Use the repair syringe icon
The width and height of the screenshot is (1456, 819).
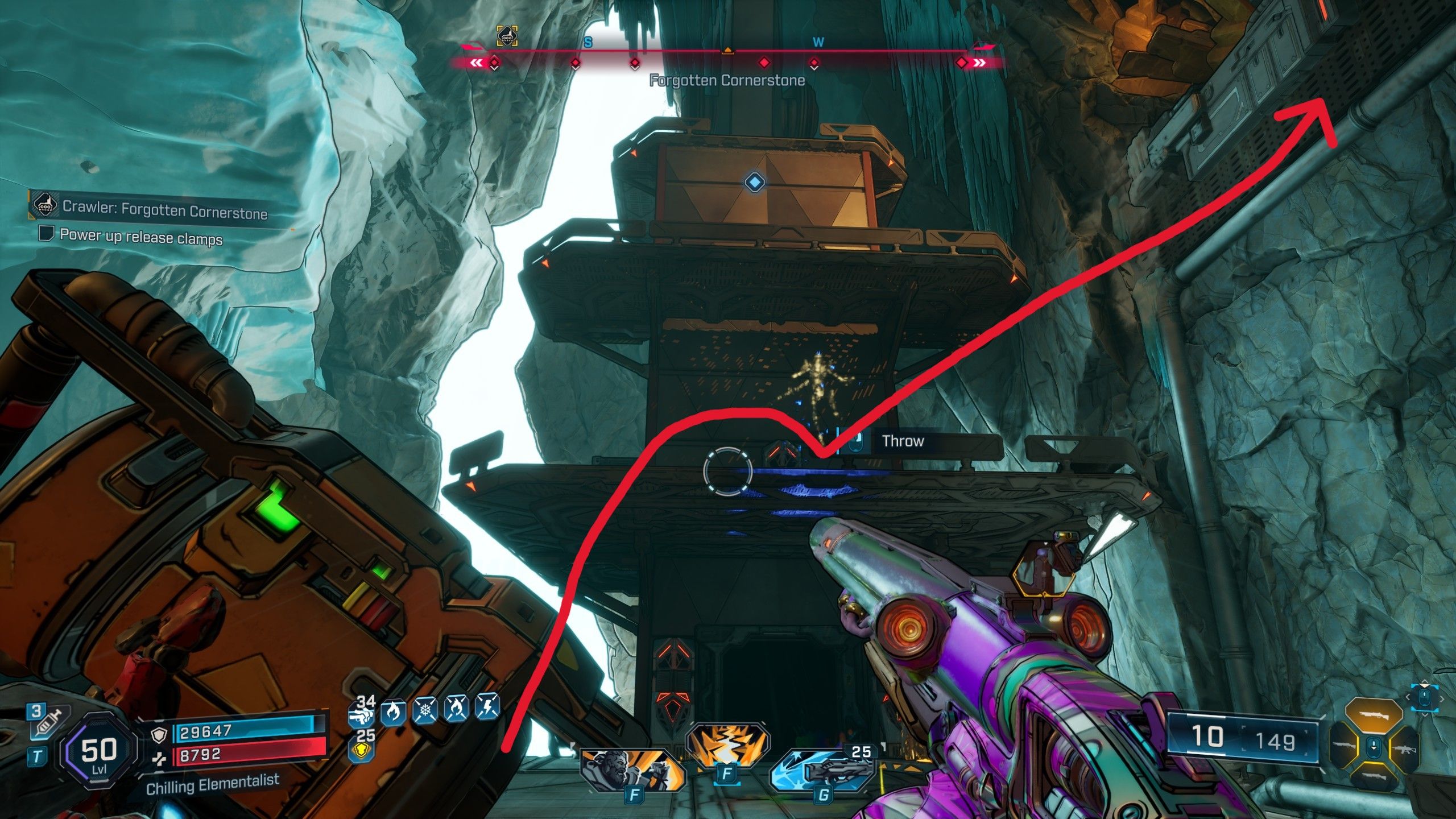pos(48,723)
